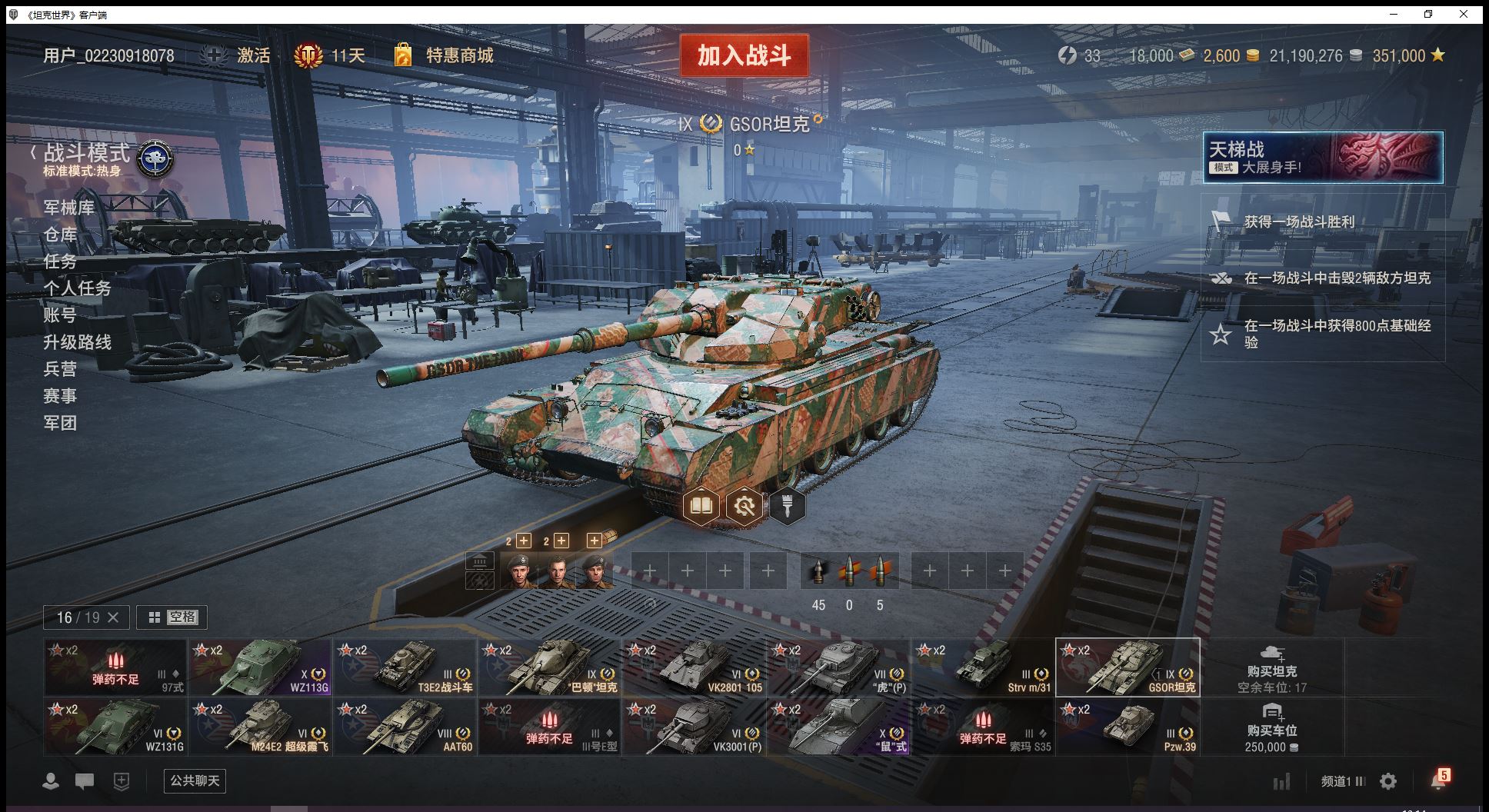Open 公共聊天 public chat

195,780
